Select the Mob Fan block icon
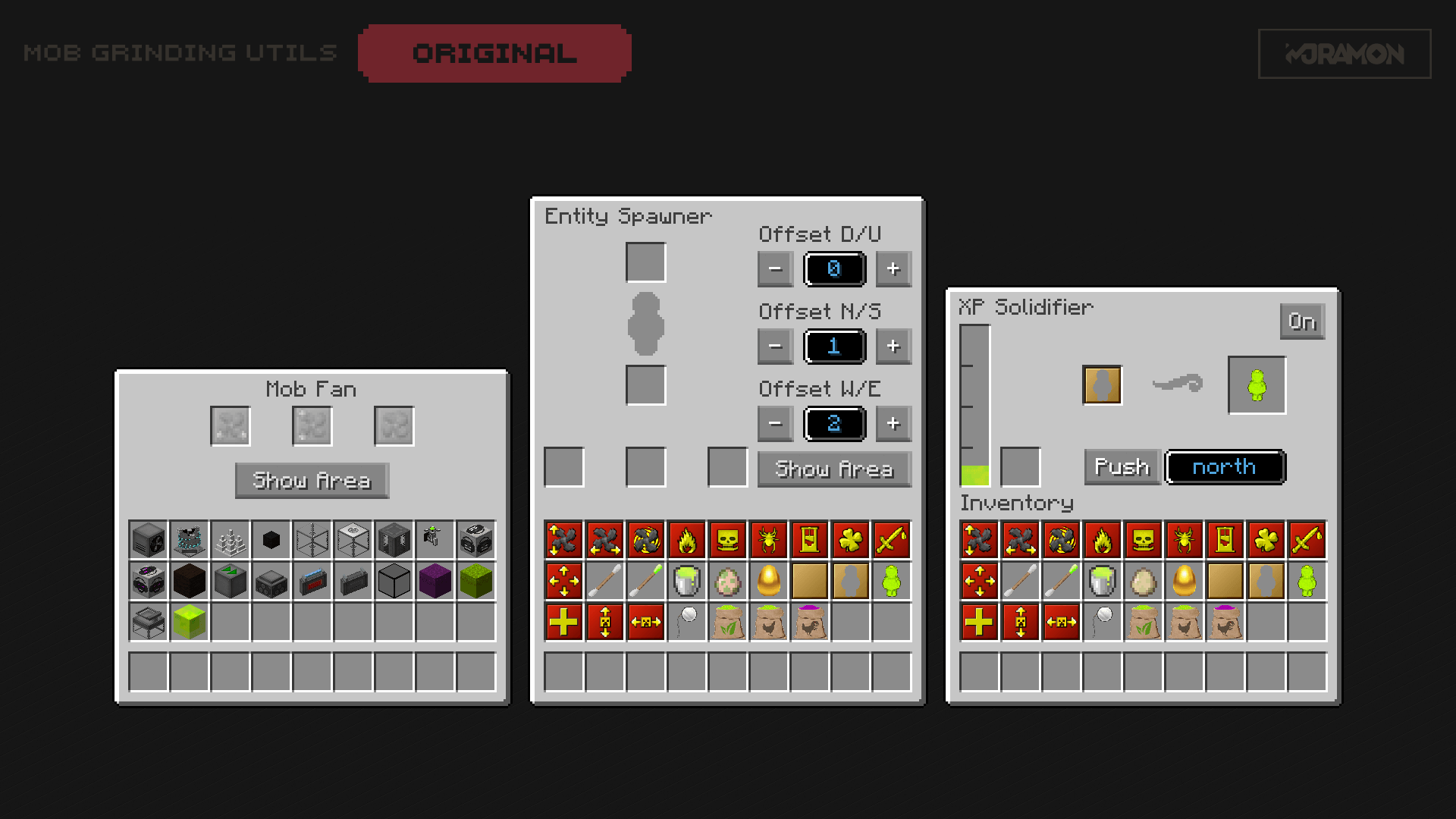 click(148, 540)
